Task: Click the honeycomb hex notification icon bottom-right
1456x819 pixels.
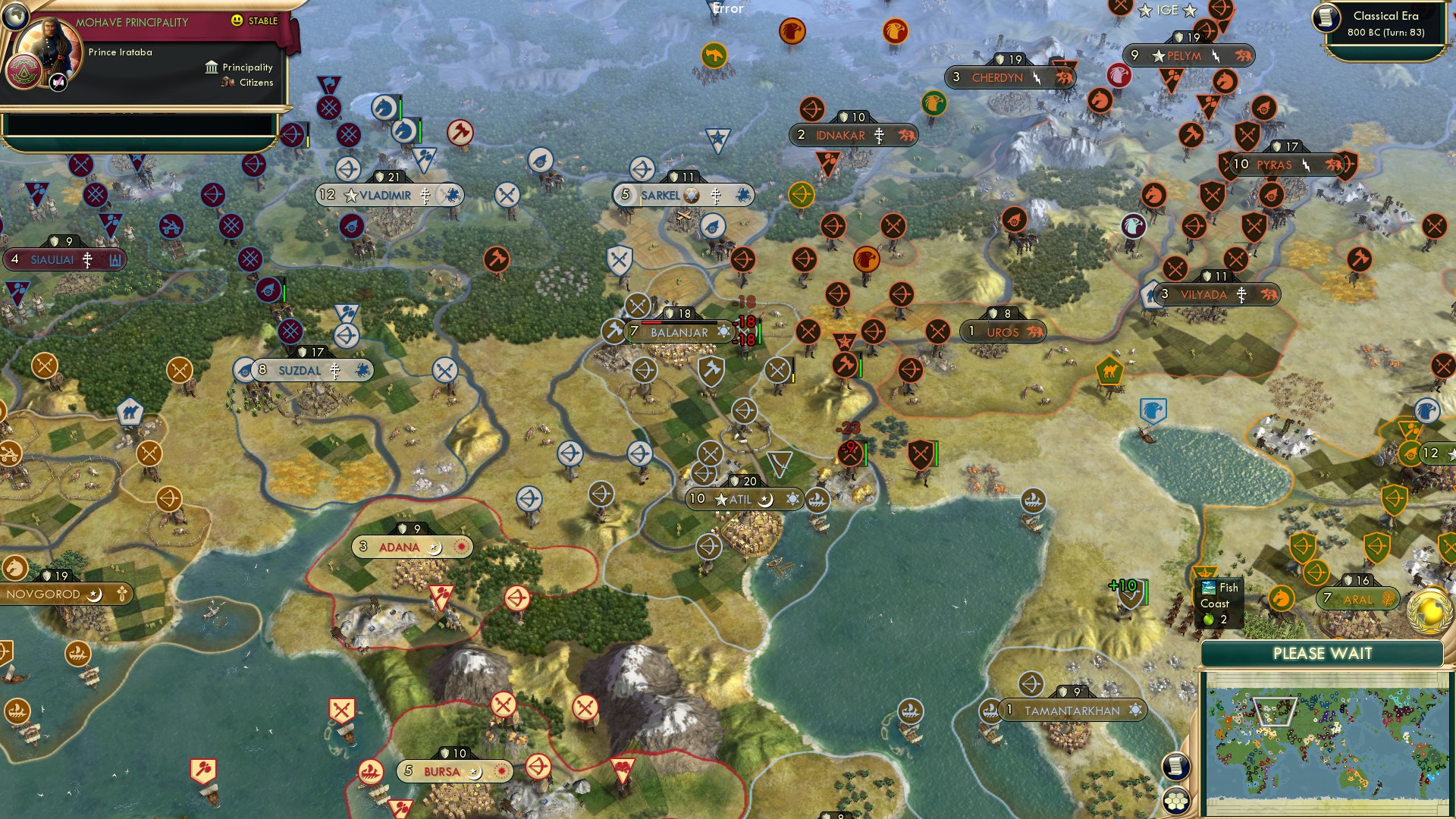Action: coord(1177,799)
